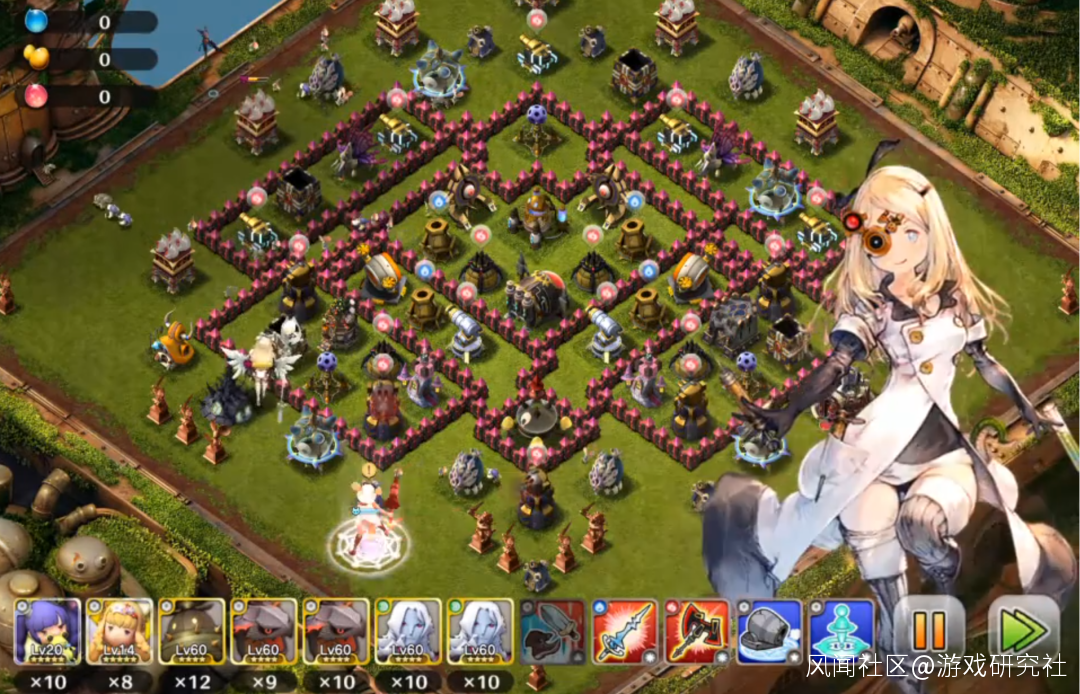Choose the spiked helmet Lv60 unit card
Screen dimensions: 1080x694
[x=191, y=631]
